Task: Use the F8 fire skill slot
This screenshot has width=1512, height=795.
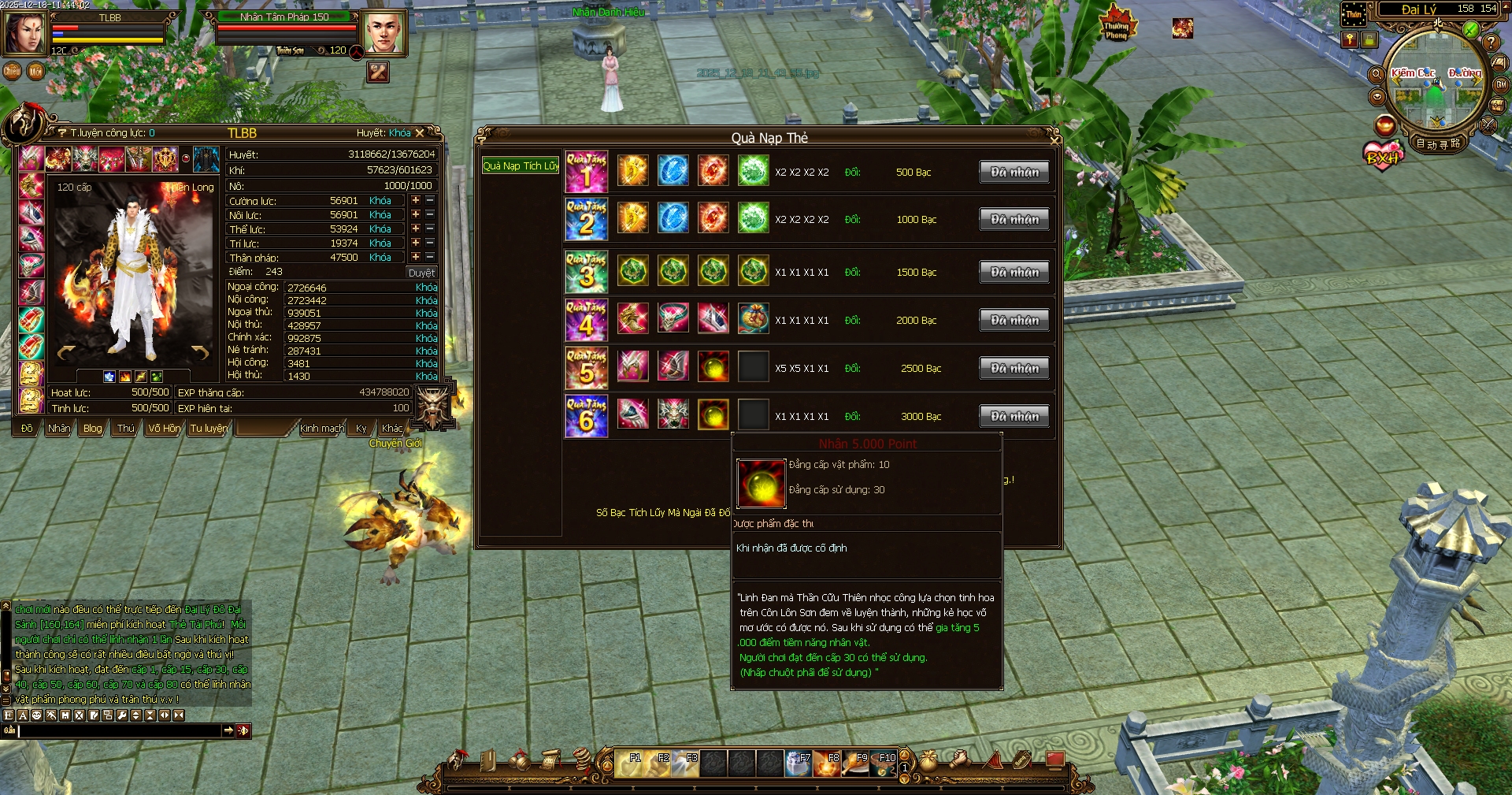Action: click(x=826, y=763)
